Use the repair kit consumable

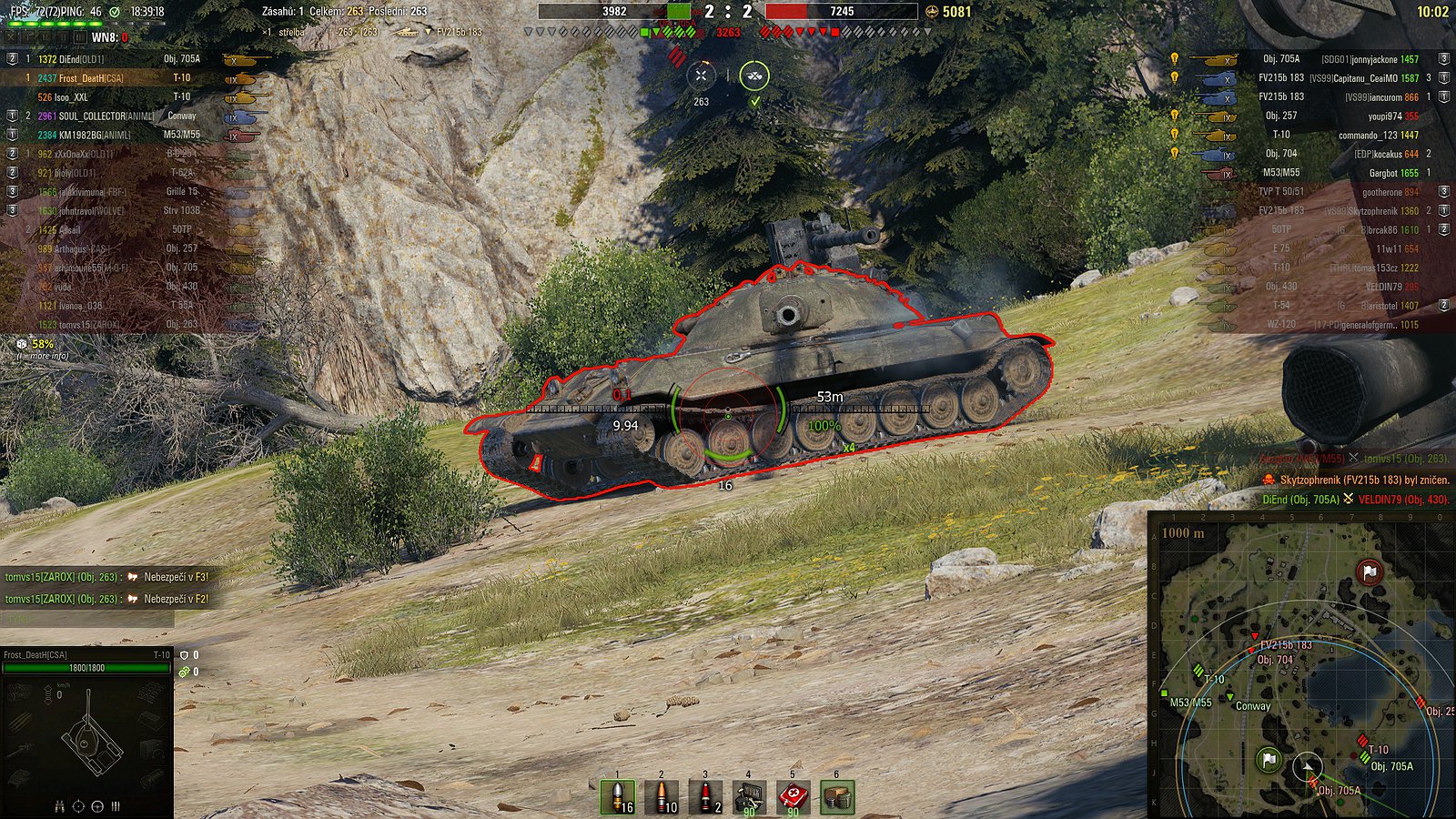coord(749,798)
